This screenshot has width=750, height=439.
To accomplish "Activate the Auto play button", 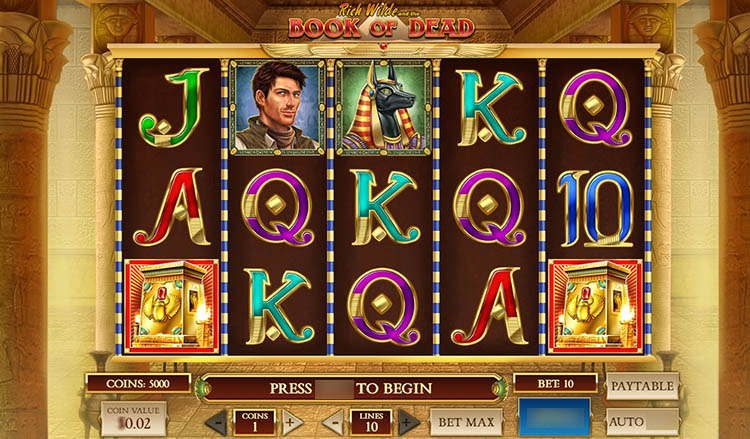I will (642, 421).
